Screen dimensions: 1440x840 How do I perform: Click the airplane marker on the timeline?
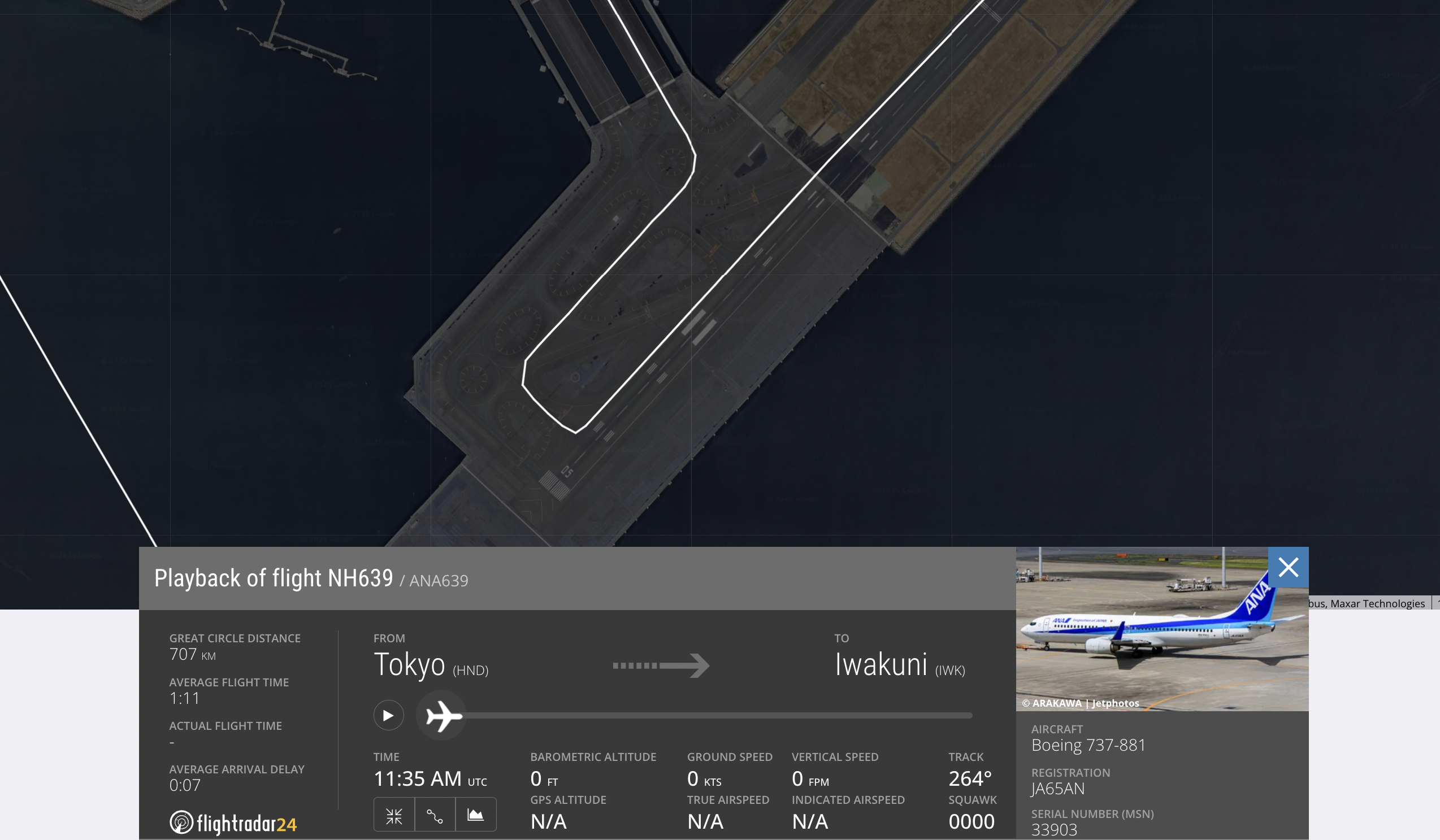pos(443,715)
